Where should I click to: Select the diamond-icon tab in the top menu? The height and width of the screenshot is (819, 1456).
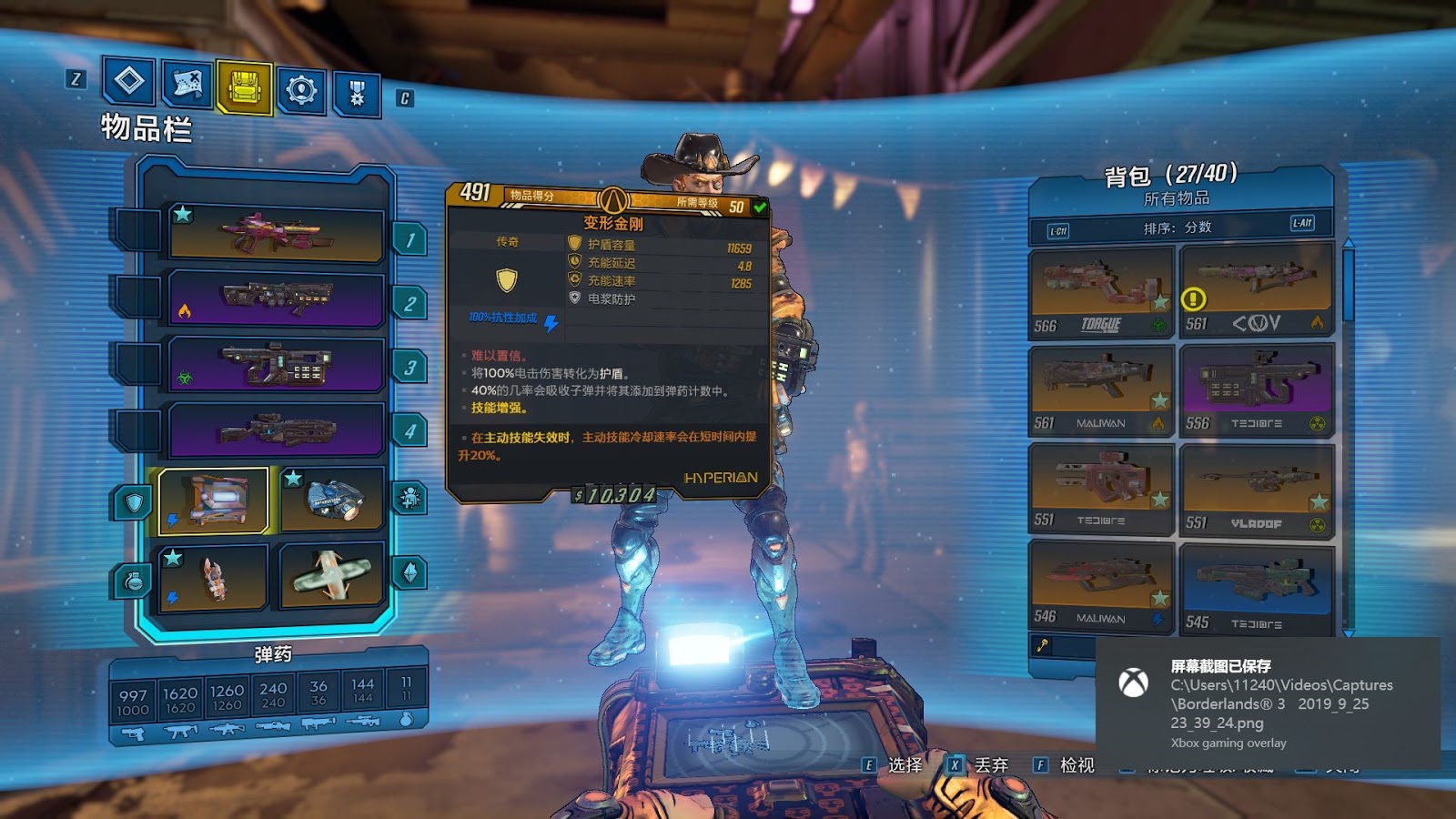coord(129,81)
